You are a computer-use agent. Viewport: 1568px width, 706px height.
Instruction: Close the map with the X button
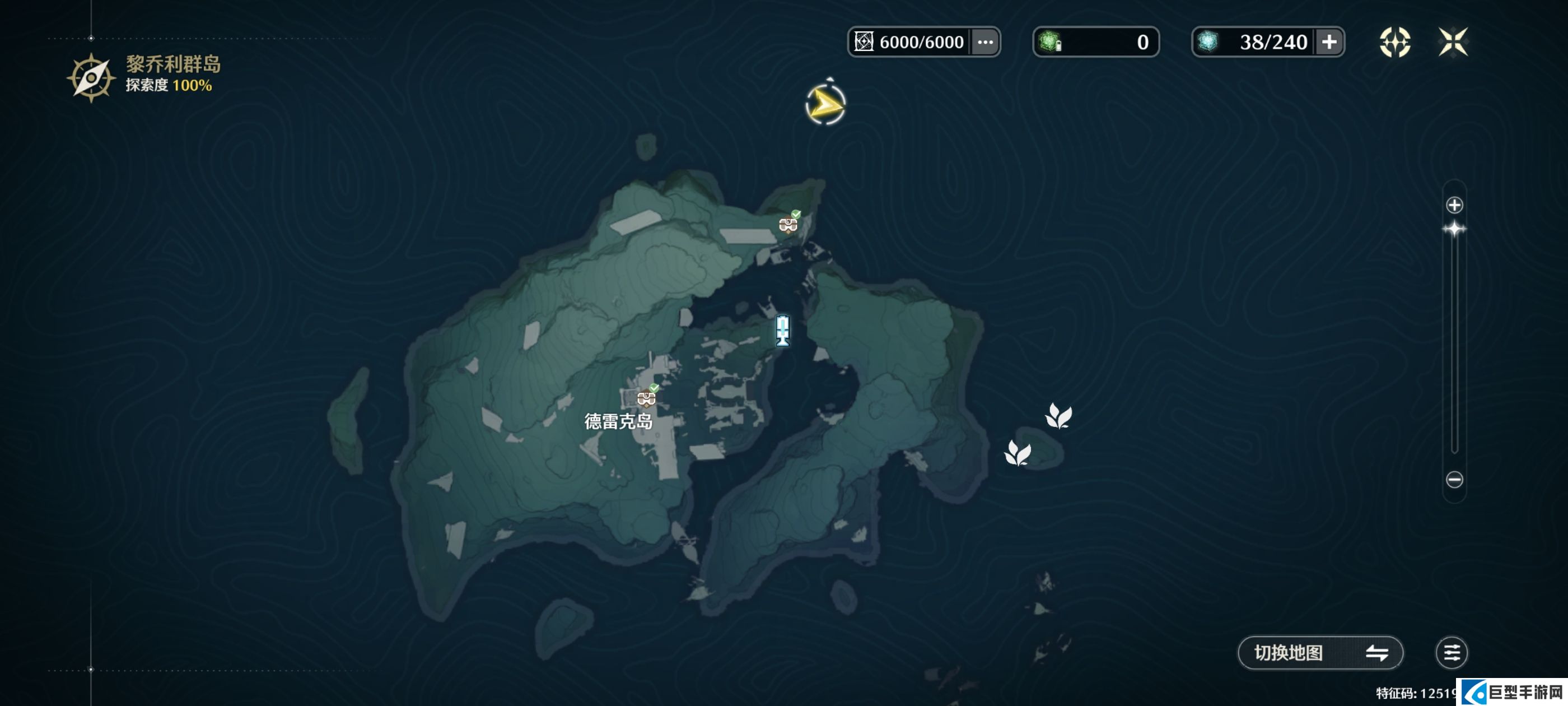pyautogui.click(x=1453, y=42)
